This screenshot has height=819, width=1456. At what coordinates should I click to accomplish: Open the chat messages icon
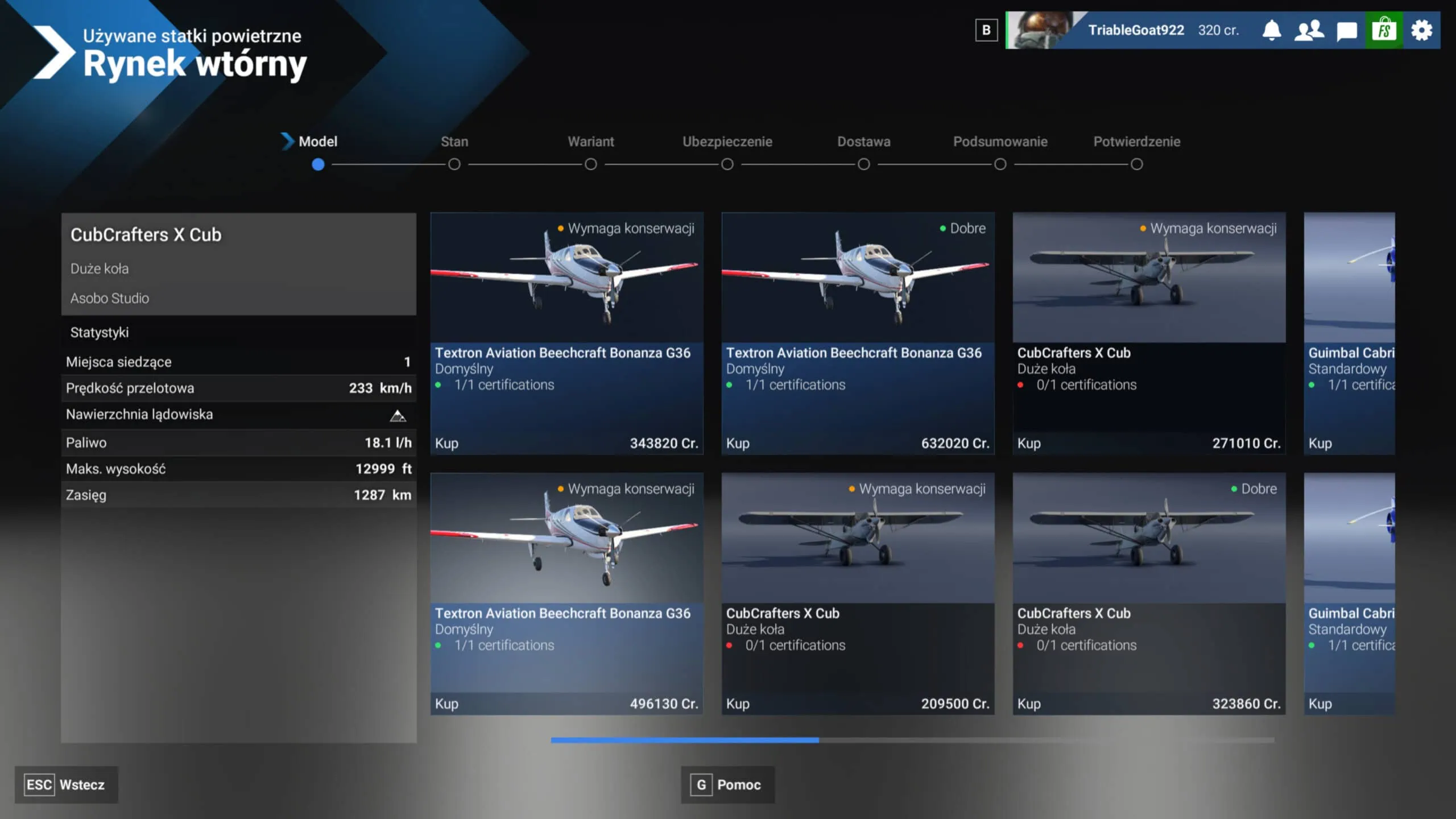coord(1347,30)
